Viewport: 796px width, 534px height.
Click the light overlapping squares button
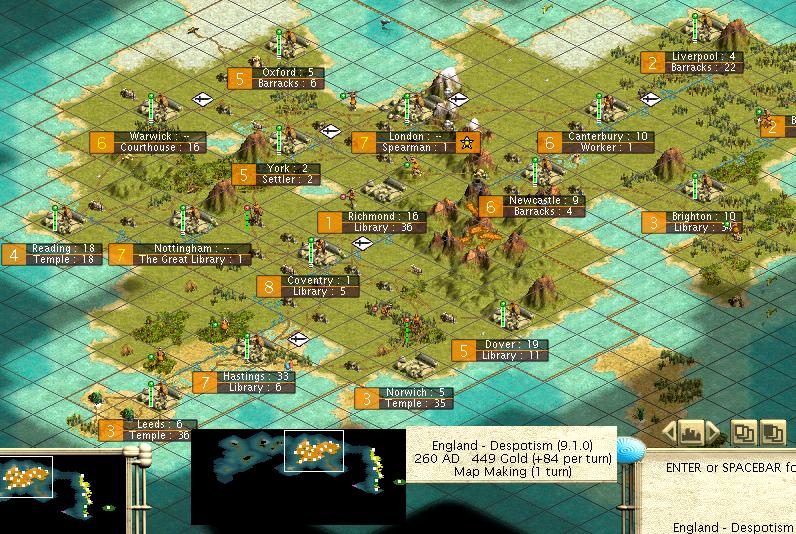[743, 432]
